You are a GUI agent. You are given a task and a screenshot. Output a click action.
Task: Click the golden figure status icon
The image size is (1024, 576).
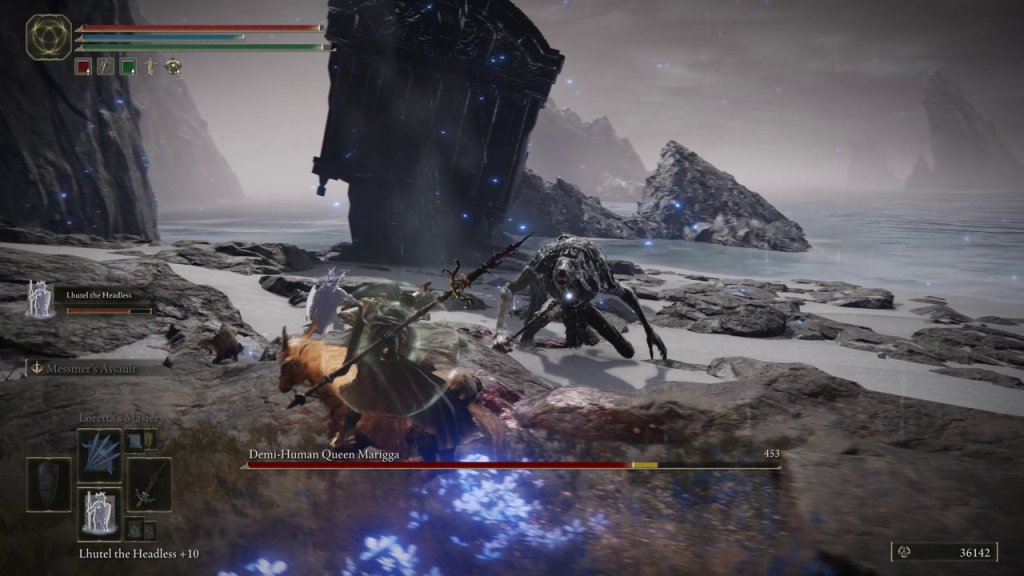tap(150, 67)
